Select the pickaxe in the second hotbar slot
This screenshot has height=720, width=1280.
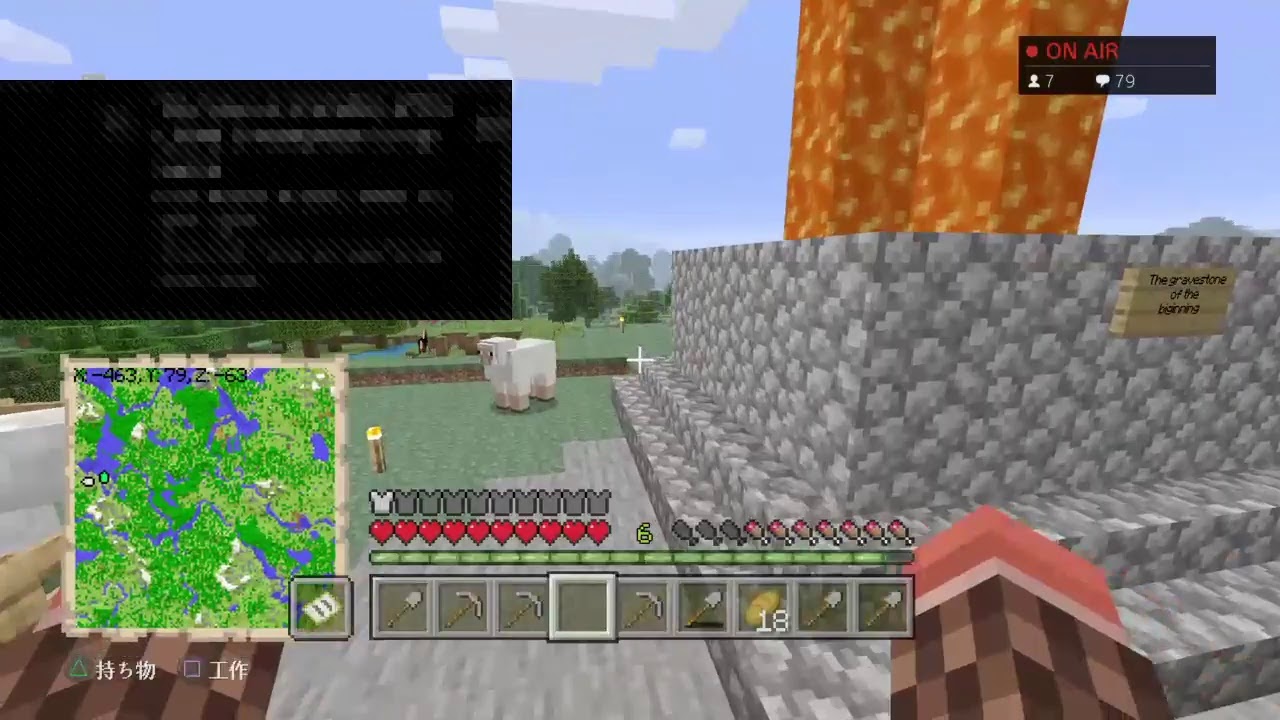tap(464, 605)
